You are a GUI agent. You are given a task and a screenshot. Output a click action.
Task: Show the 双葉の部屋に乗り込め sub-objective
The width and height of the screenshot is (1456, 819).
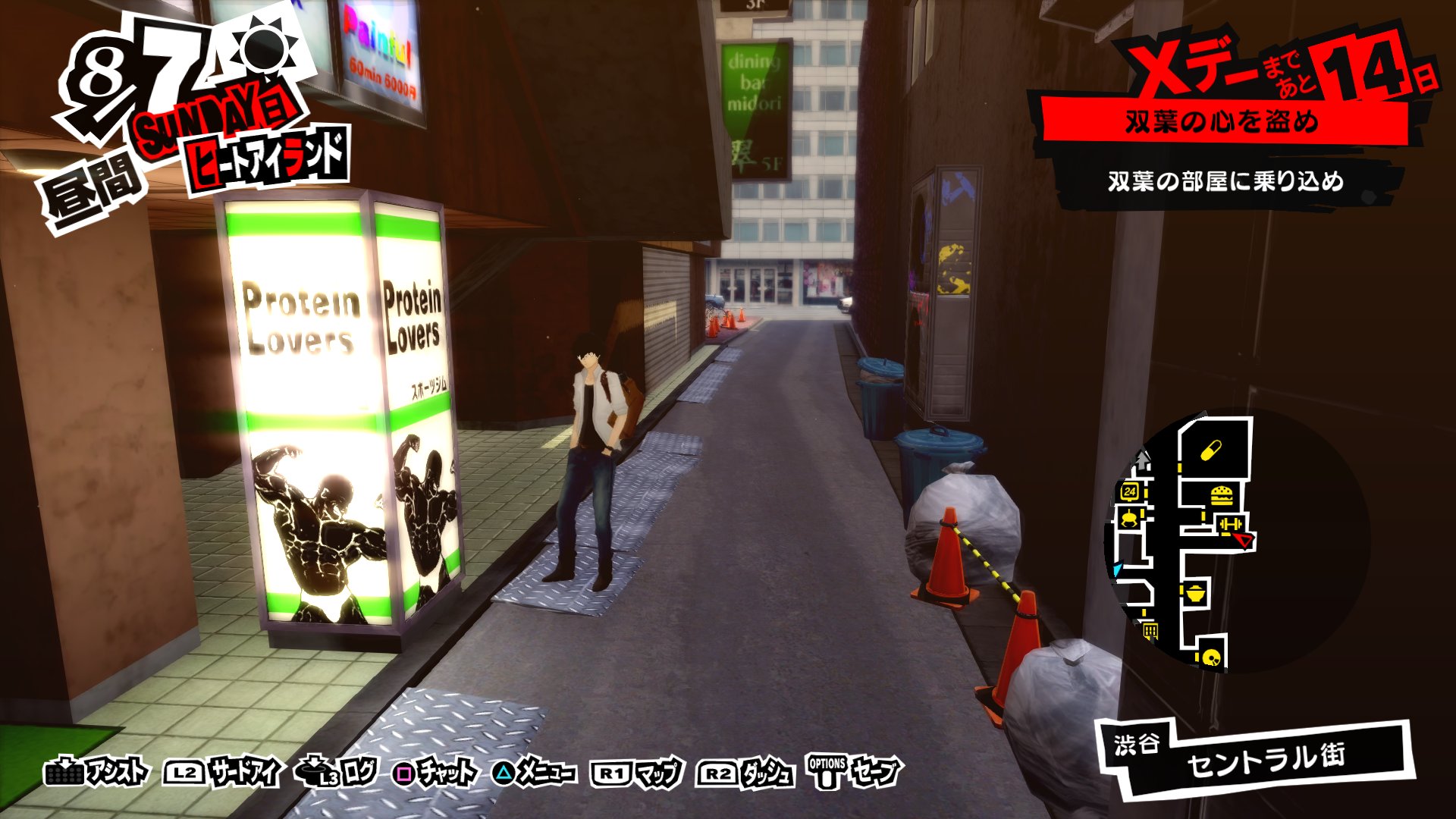click(x=1225, y=182)
